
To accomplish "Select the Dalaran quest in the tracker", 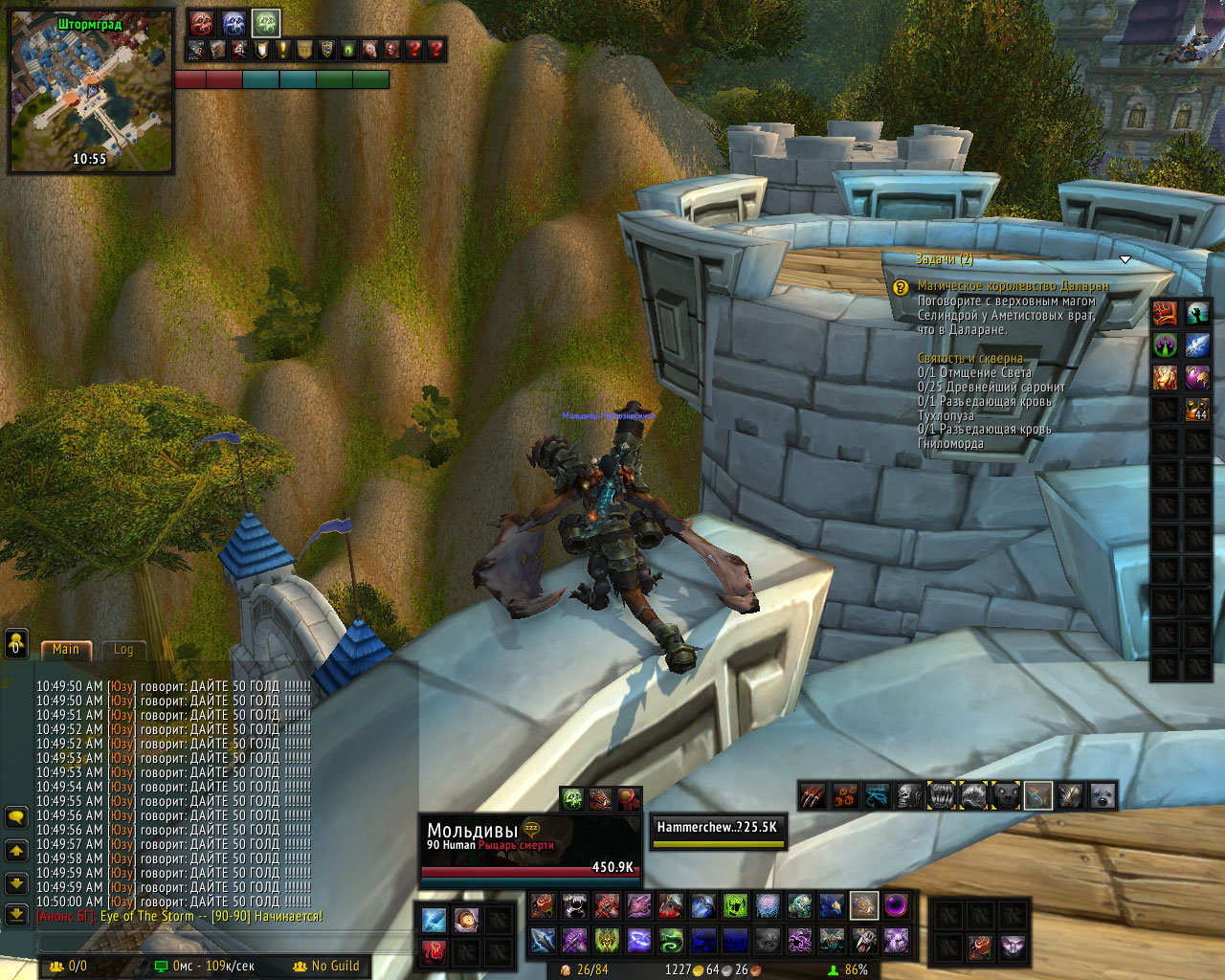I will (x=1013, y=285).
